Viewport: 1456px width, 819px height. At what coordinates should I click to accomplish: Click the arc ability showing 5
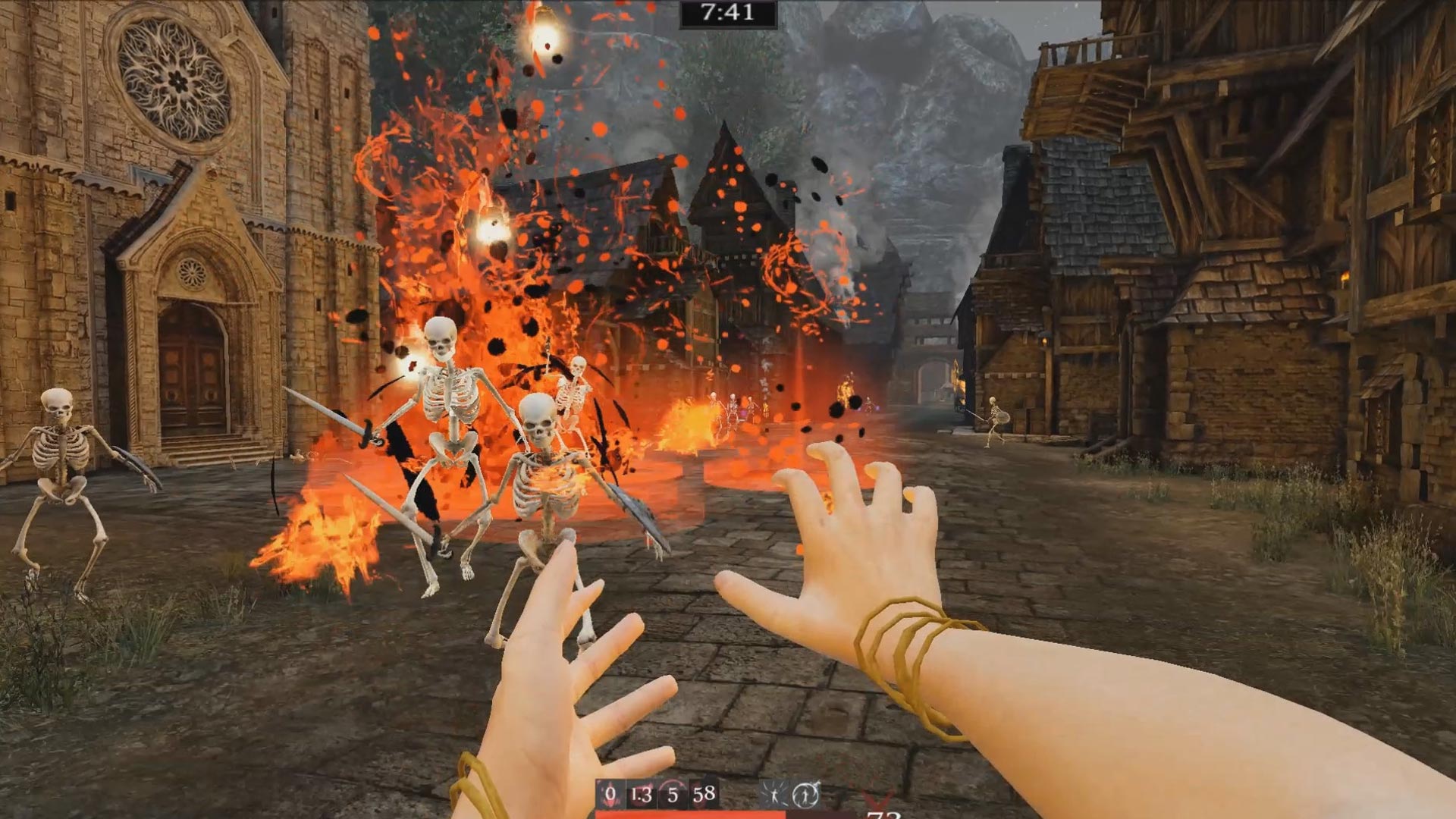point(673,794)
